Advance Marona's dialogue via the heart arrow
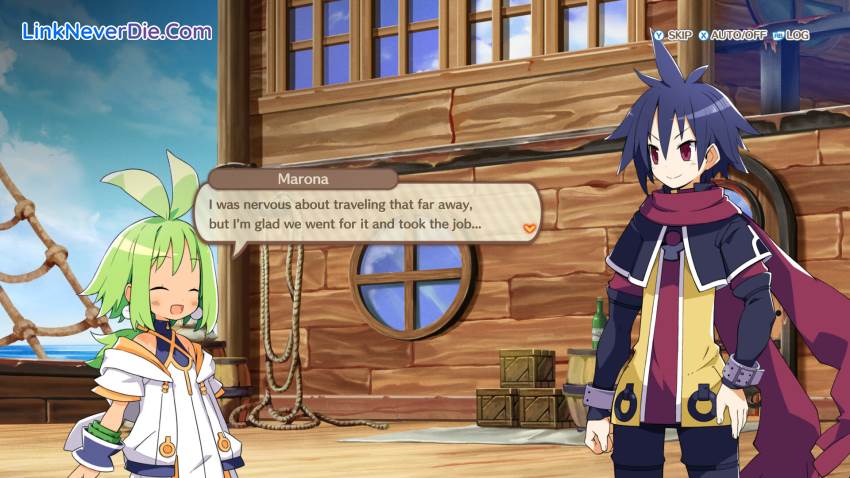 click(532, 228)
